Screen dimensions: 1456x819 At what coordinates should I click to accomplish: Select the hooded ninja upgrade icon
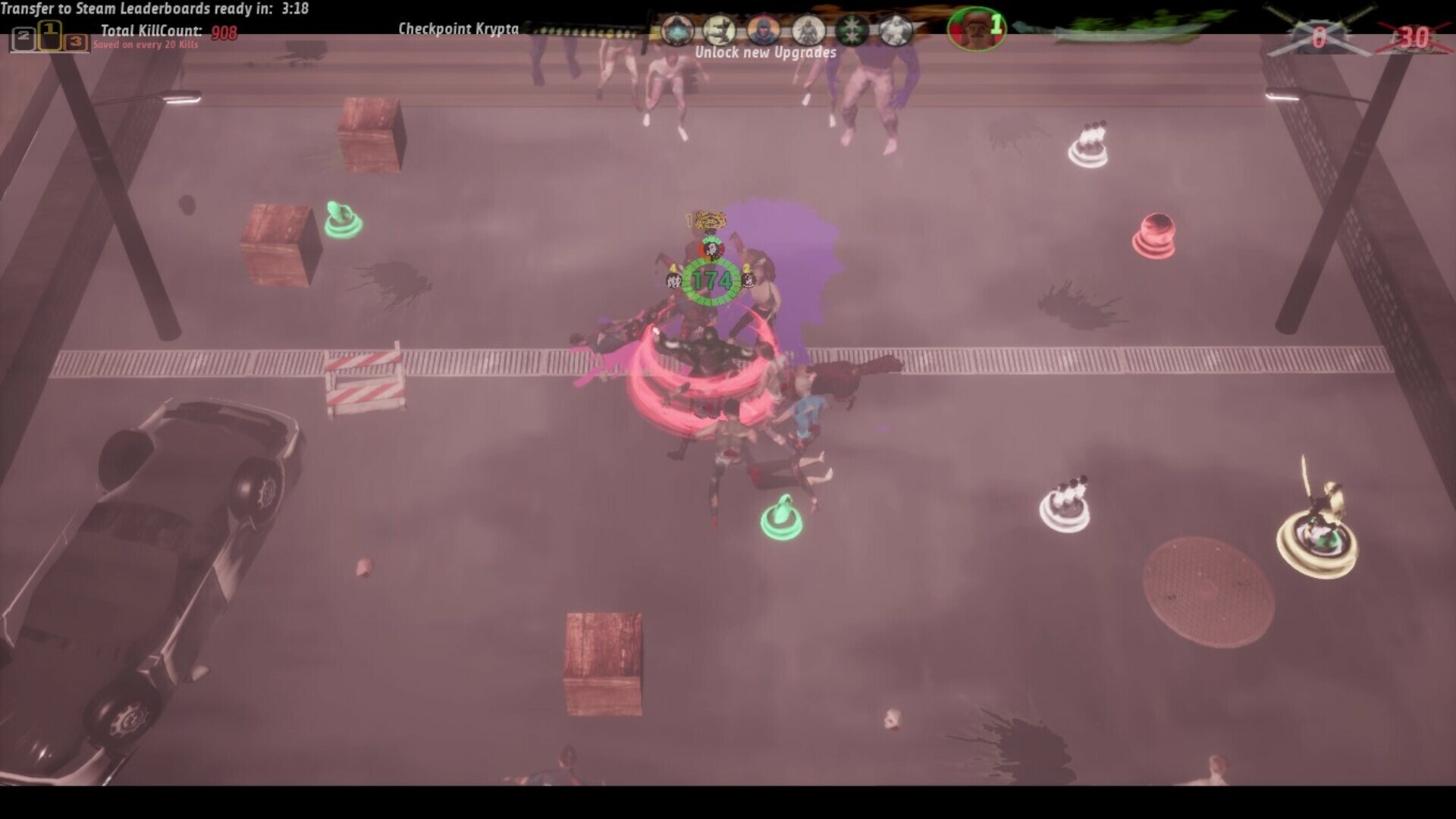pyautogui.click(x=762, y=30)
